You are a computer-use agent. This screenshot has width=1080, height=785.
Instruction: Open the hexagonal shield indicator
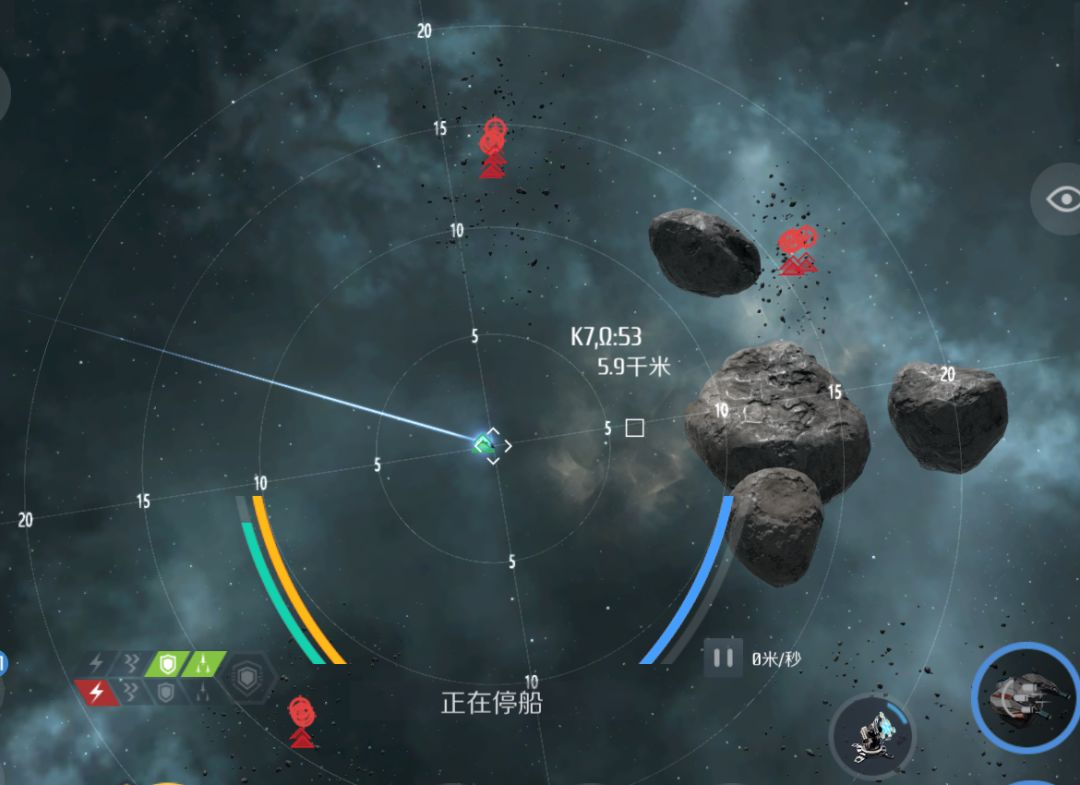tap(248, 679)
